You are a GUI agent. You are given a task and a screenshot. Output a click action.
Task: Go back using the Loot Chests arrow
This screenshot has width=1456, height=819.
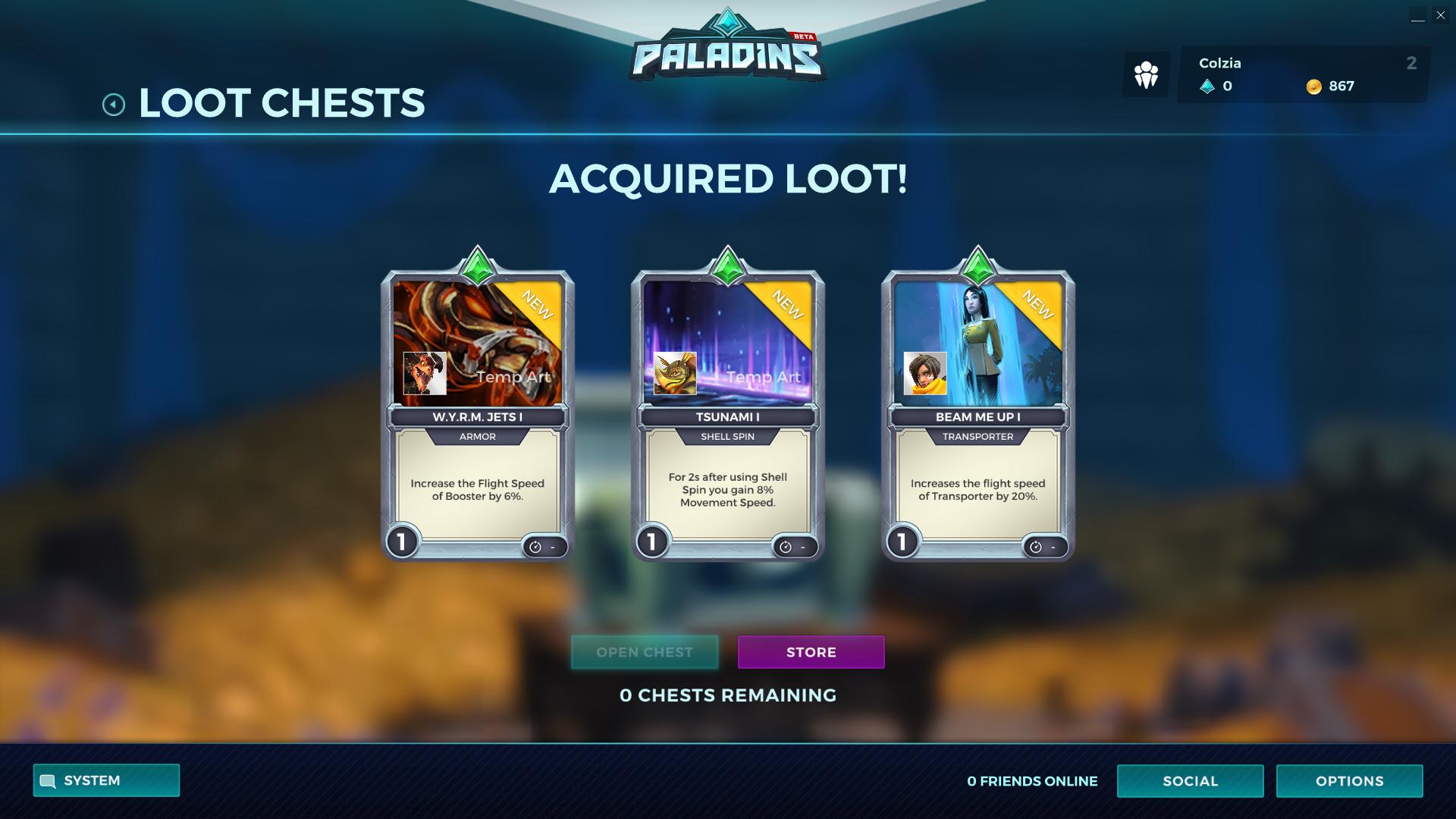coord(114,105)
